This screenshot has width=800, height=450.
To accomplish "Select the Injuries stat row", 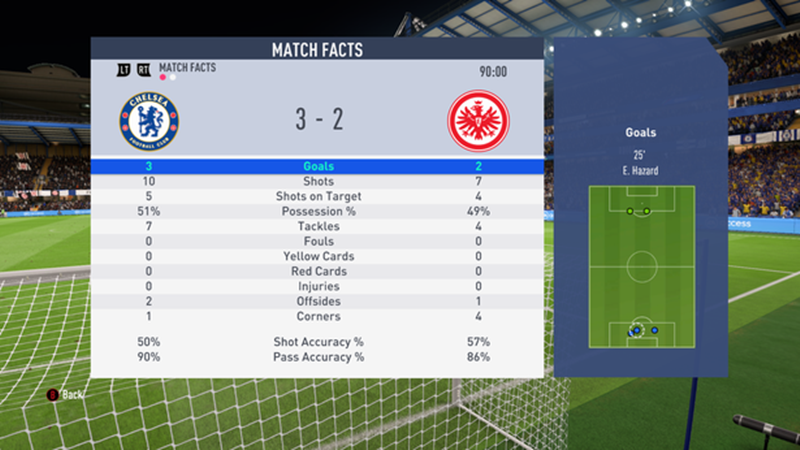I will (318, 286).
